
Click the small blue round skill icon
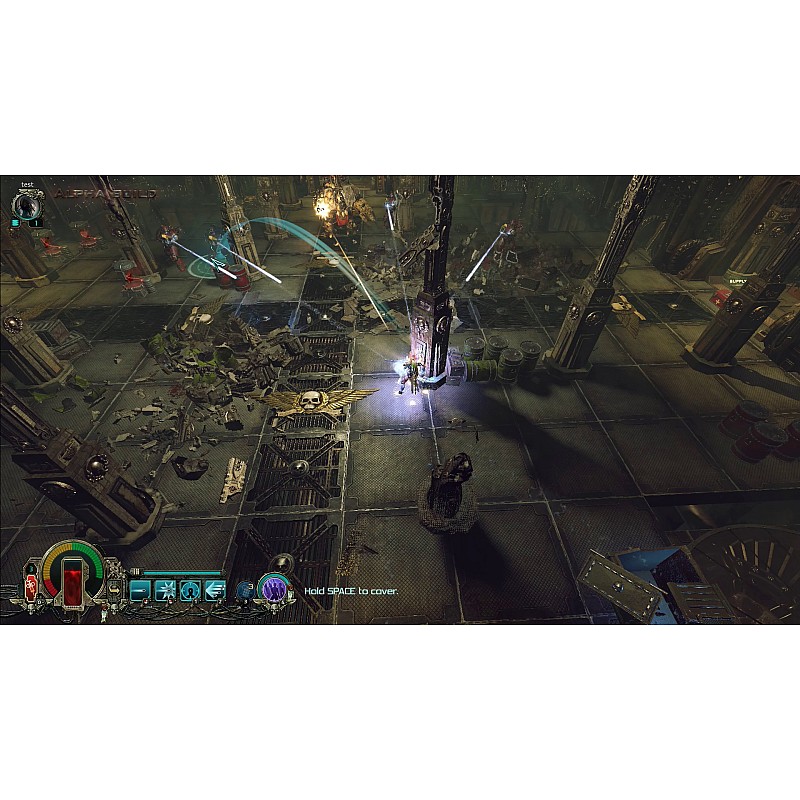[244, 590]
